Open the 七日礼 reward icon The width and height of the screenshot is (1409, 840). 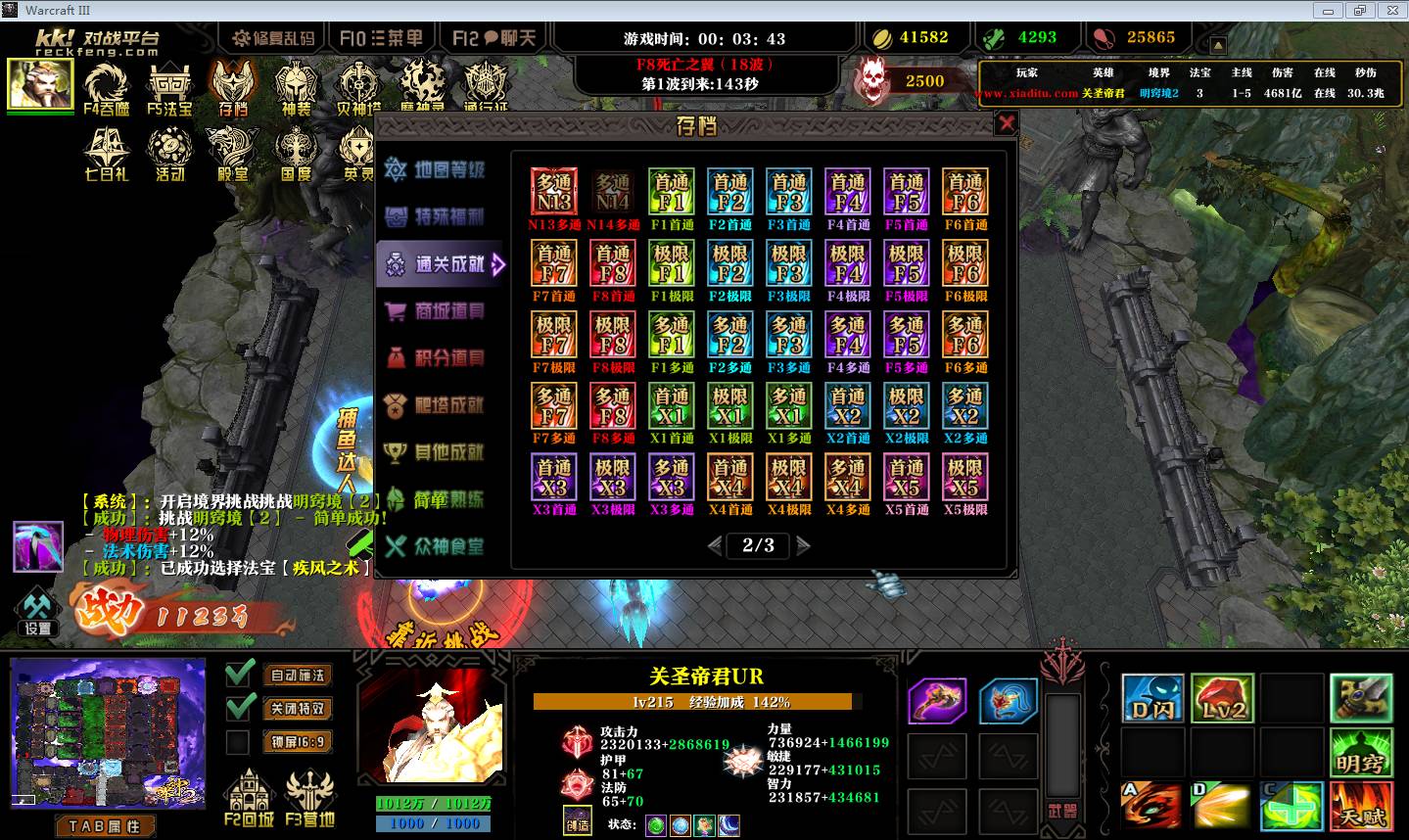tap(107, 156)
